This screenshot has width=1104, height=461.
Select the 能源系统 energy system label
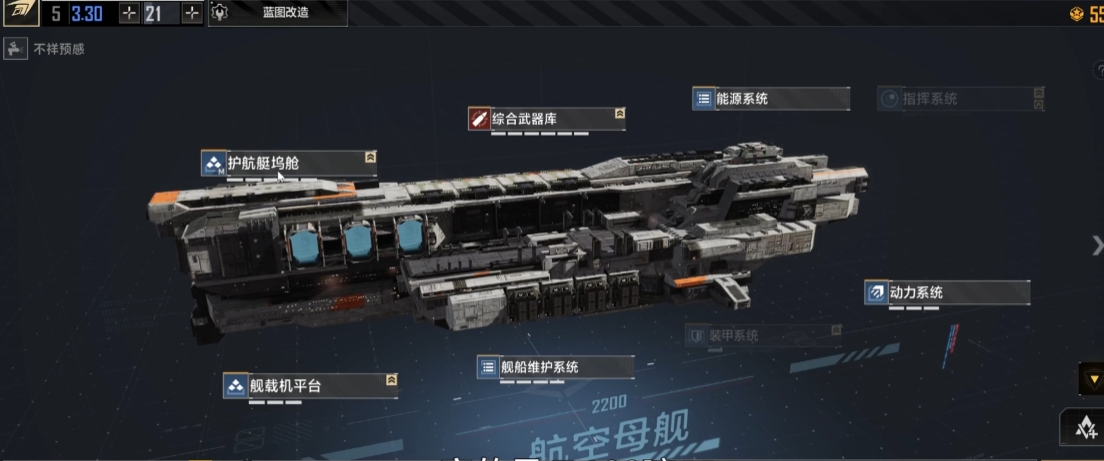tap(770, 99)
